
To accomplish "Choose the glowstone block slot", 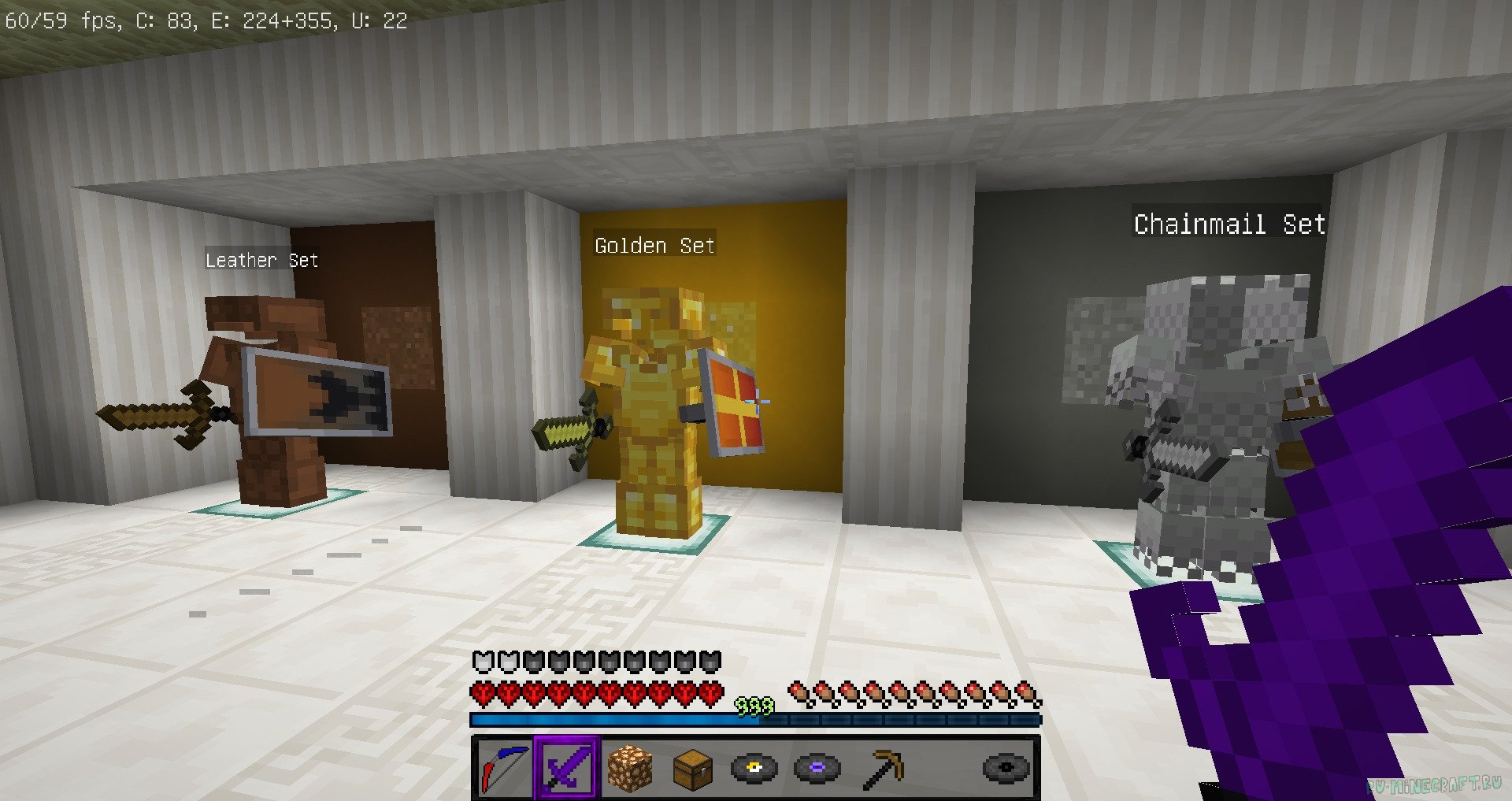I will pos(630,768).
